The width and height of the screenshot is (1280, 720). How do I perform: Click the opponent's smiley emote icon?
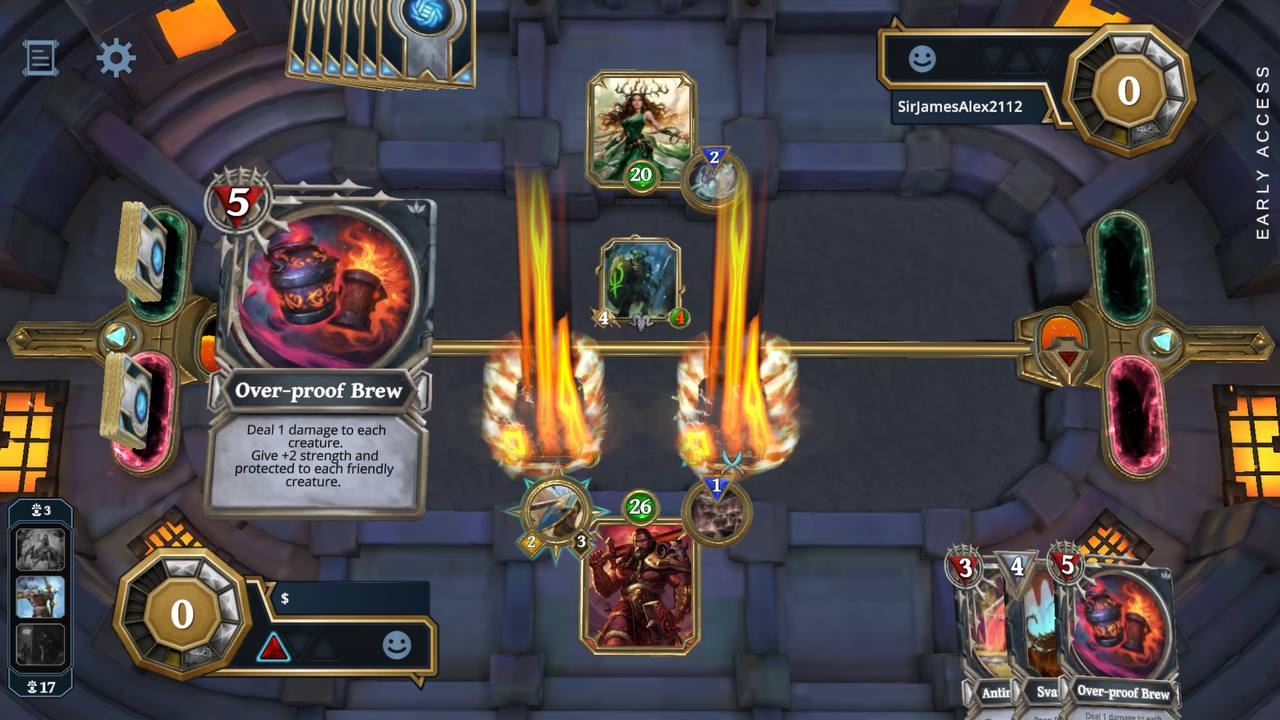coord(922,59)
